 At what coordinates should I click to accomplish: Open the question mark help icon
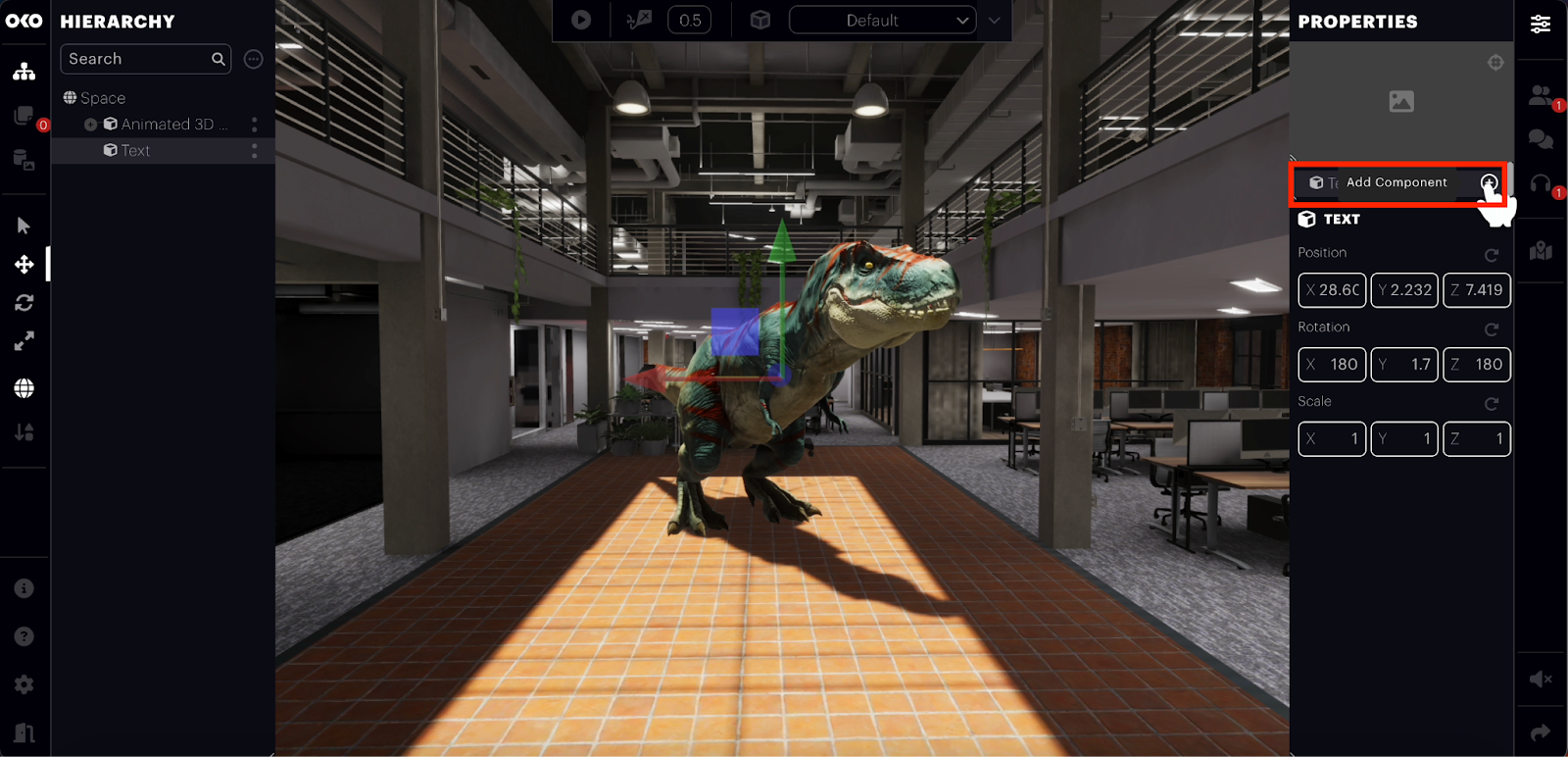click(x=24, y=636)
